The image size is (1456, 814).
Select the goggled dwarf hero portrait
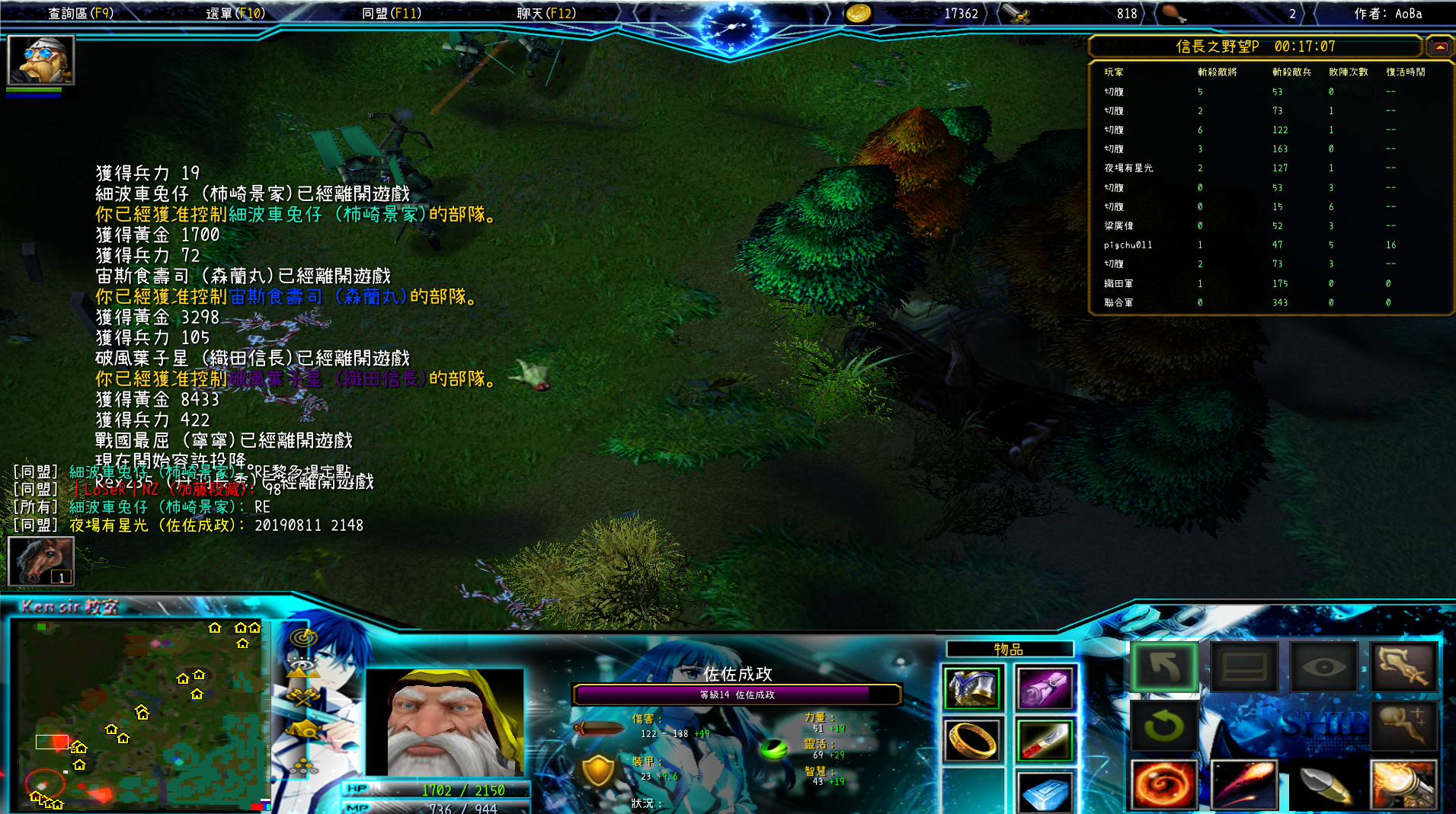tap(40, 59)
